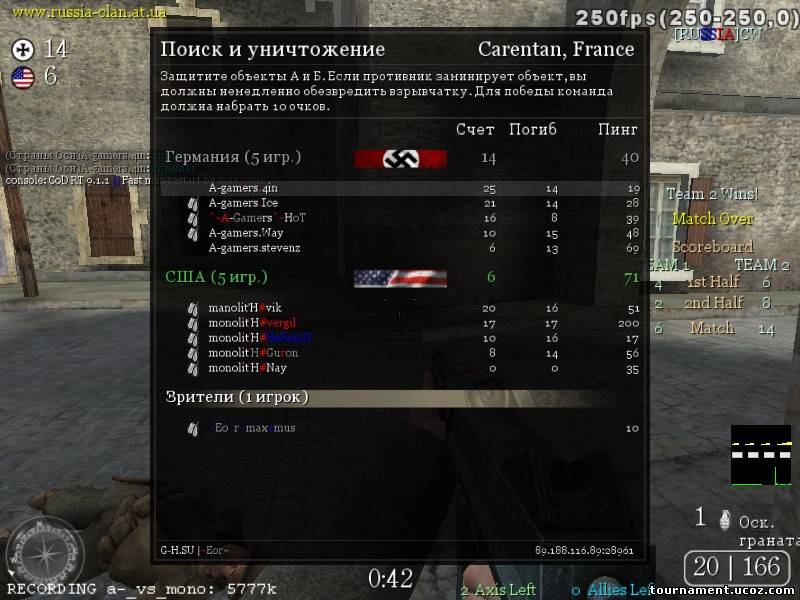Click the American flag in the scoreboard
This screenshot has height=600, width=800.
[x=400, y=278]
